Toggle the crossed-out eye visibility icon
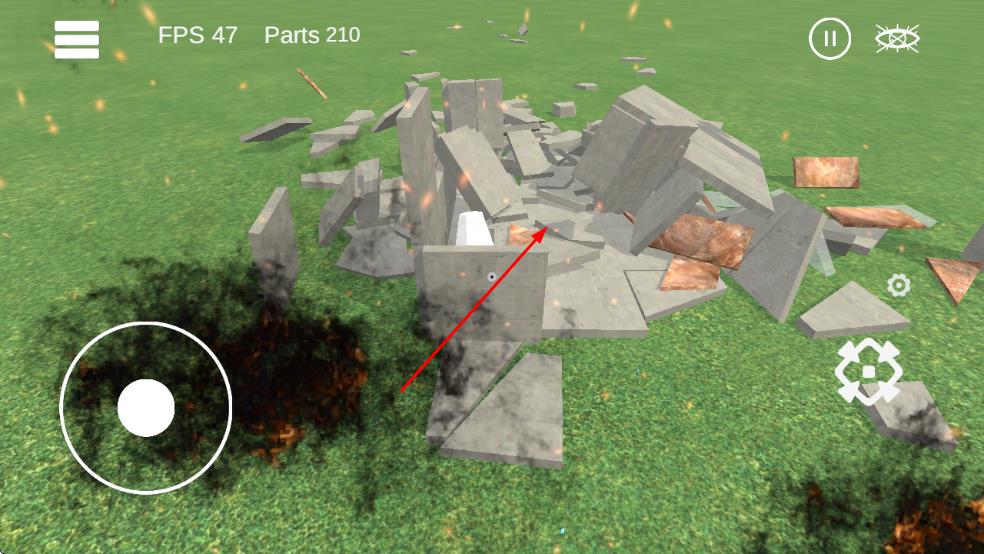The image size is (984, 554). 897,39
